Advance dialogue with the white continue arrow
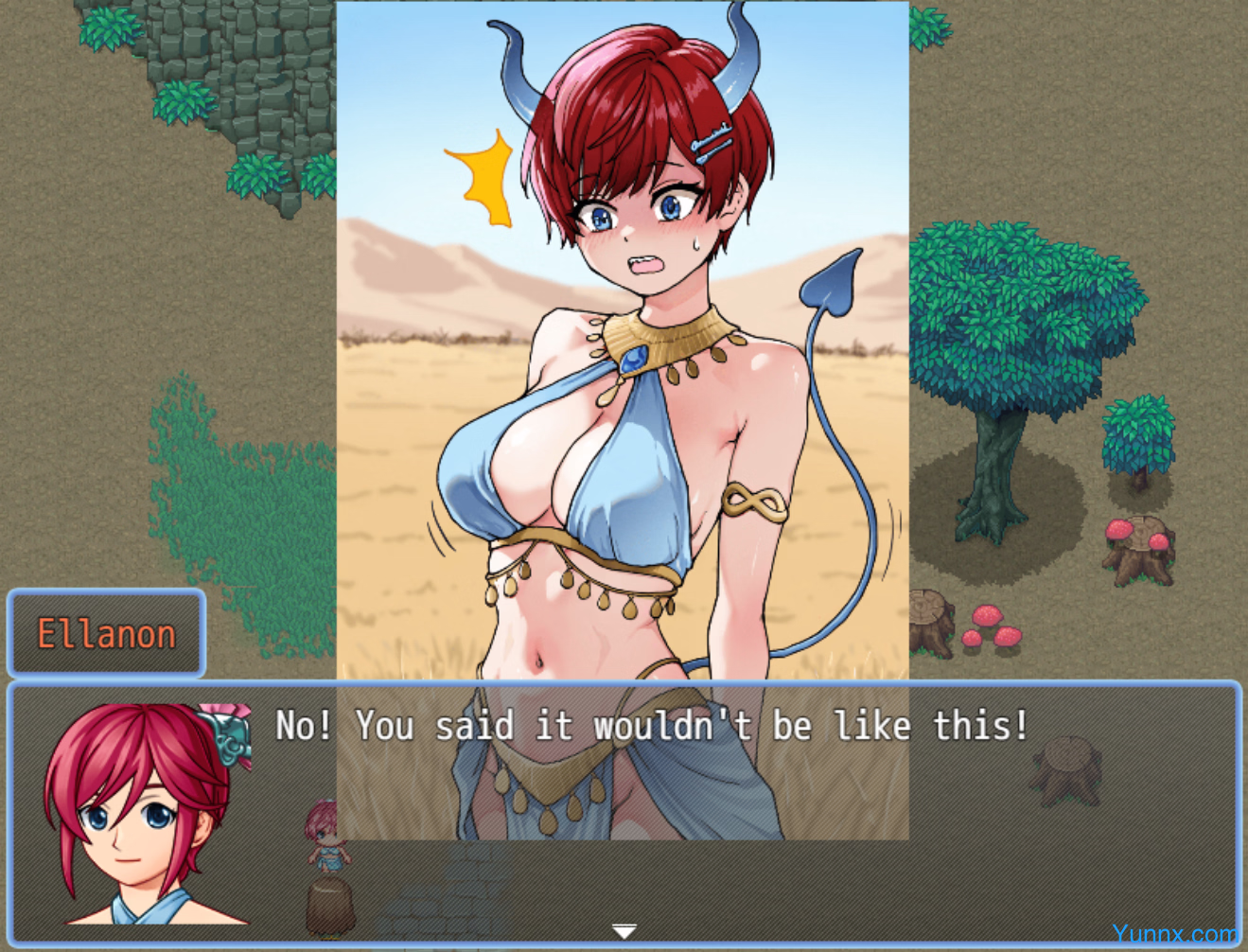Image resolution: width=1248 pixels, height=952 pixels. coord(624,931)
